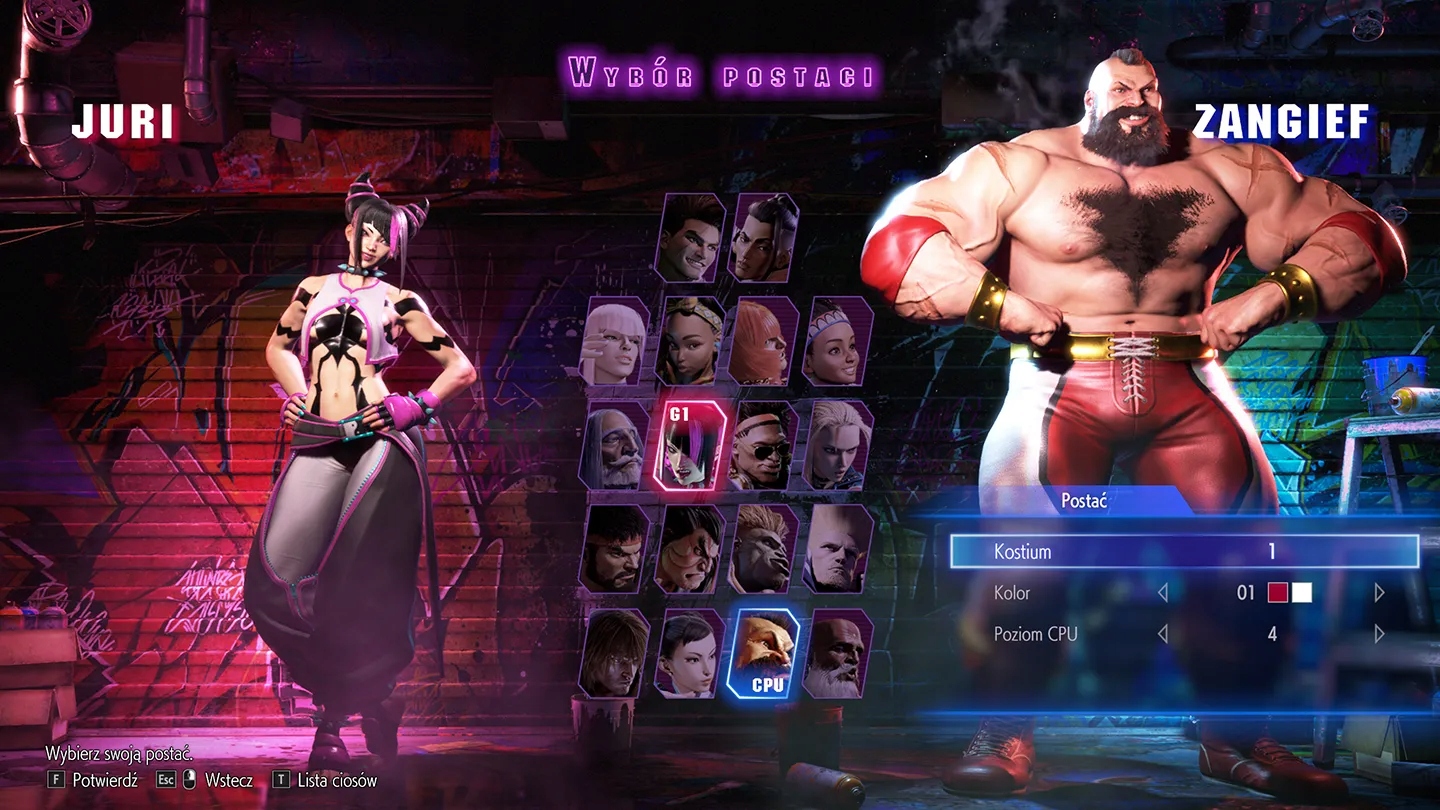Pick Ryu from the roster

(616, 549)
